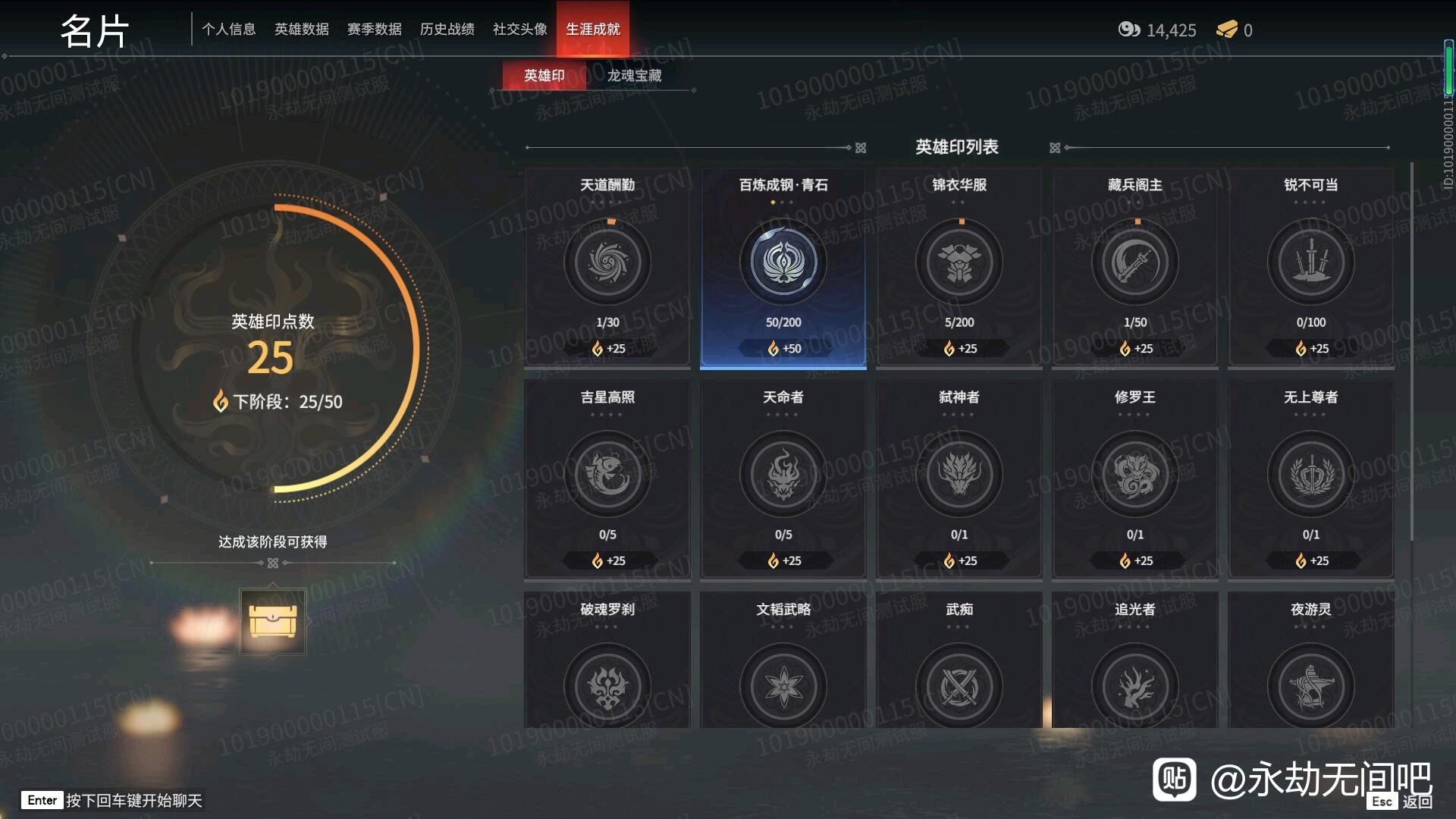
Task: Select the 吉星高照 koi fish seal
Action: click(607, 473)
